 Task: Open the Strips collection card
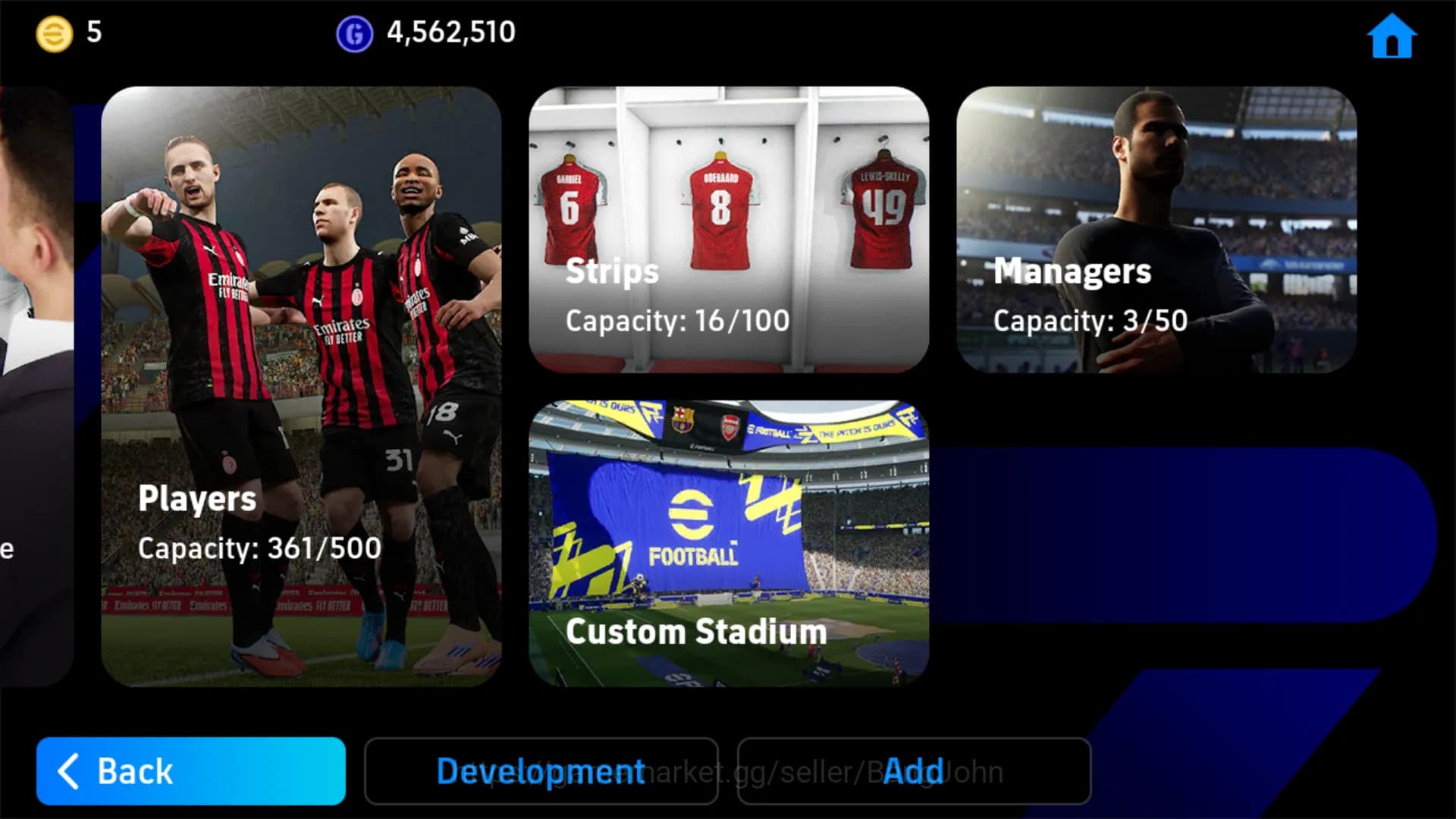pos(728,227)
